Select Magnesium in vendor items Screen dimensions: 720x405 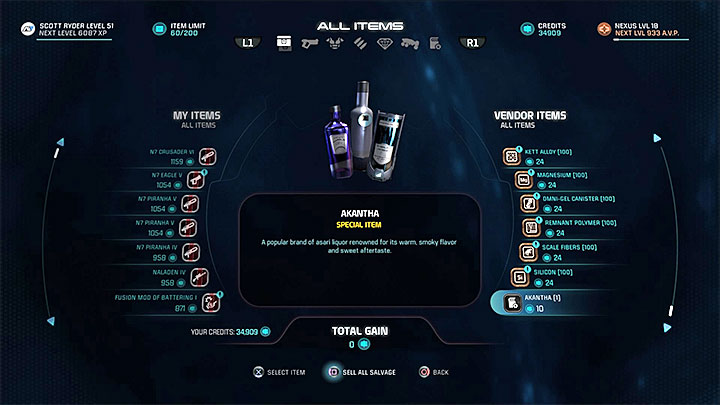520,180
